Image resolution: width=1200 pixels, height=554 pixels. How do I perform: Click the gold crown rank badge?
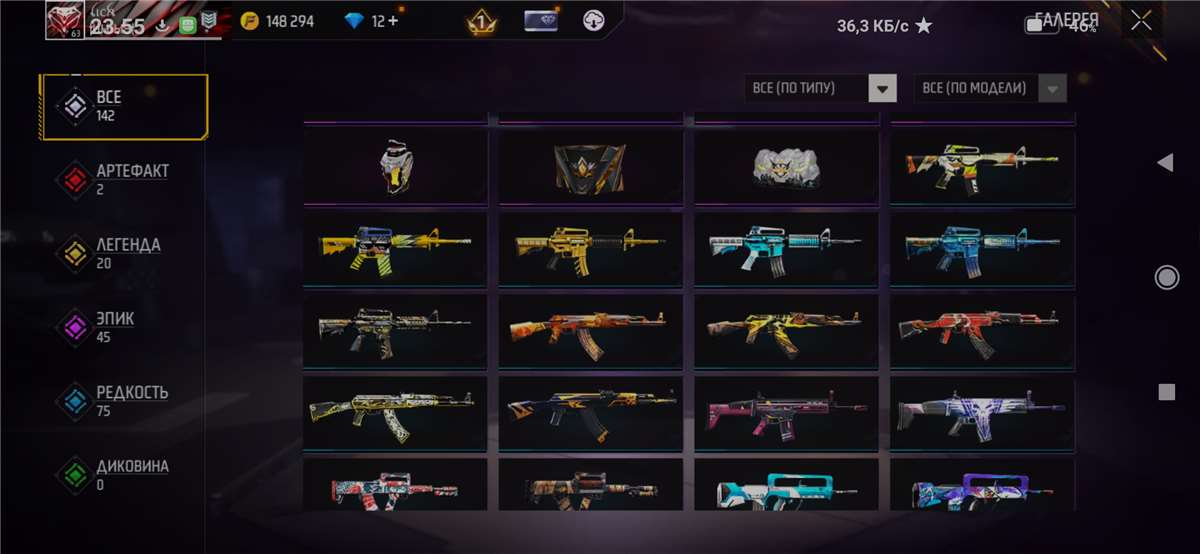[483, 21]
